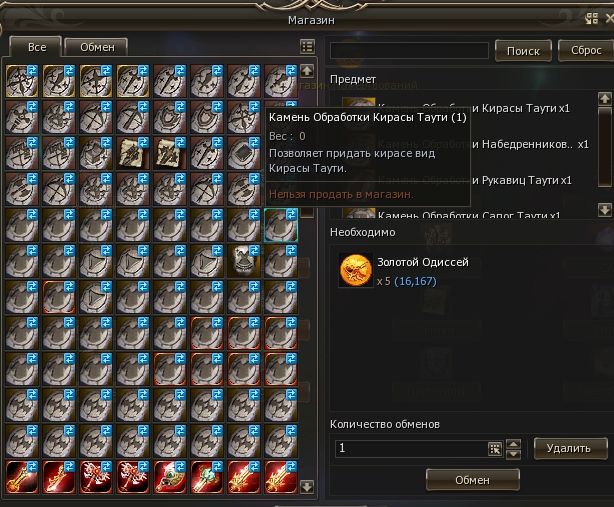The width and height of the screenshot is (614, 507).
Task: Confirm the trade with the bottom Обмен button
Action: point(472,480)
